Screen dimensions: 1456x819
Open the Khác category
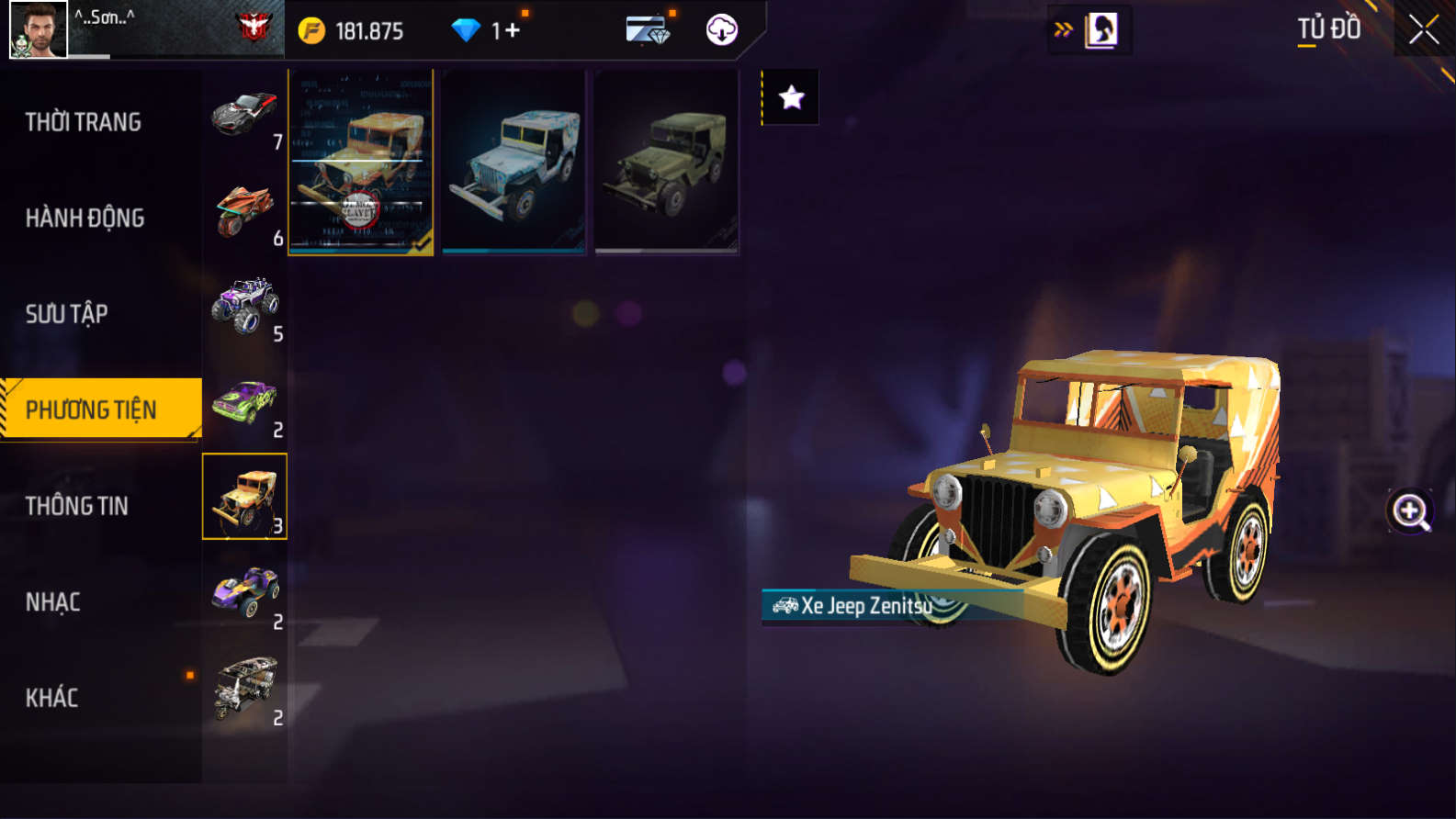(x=52, y=698)
